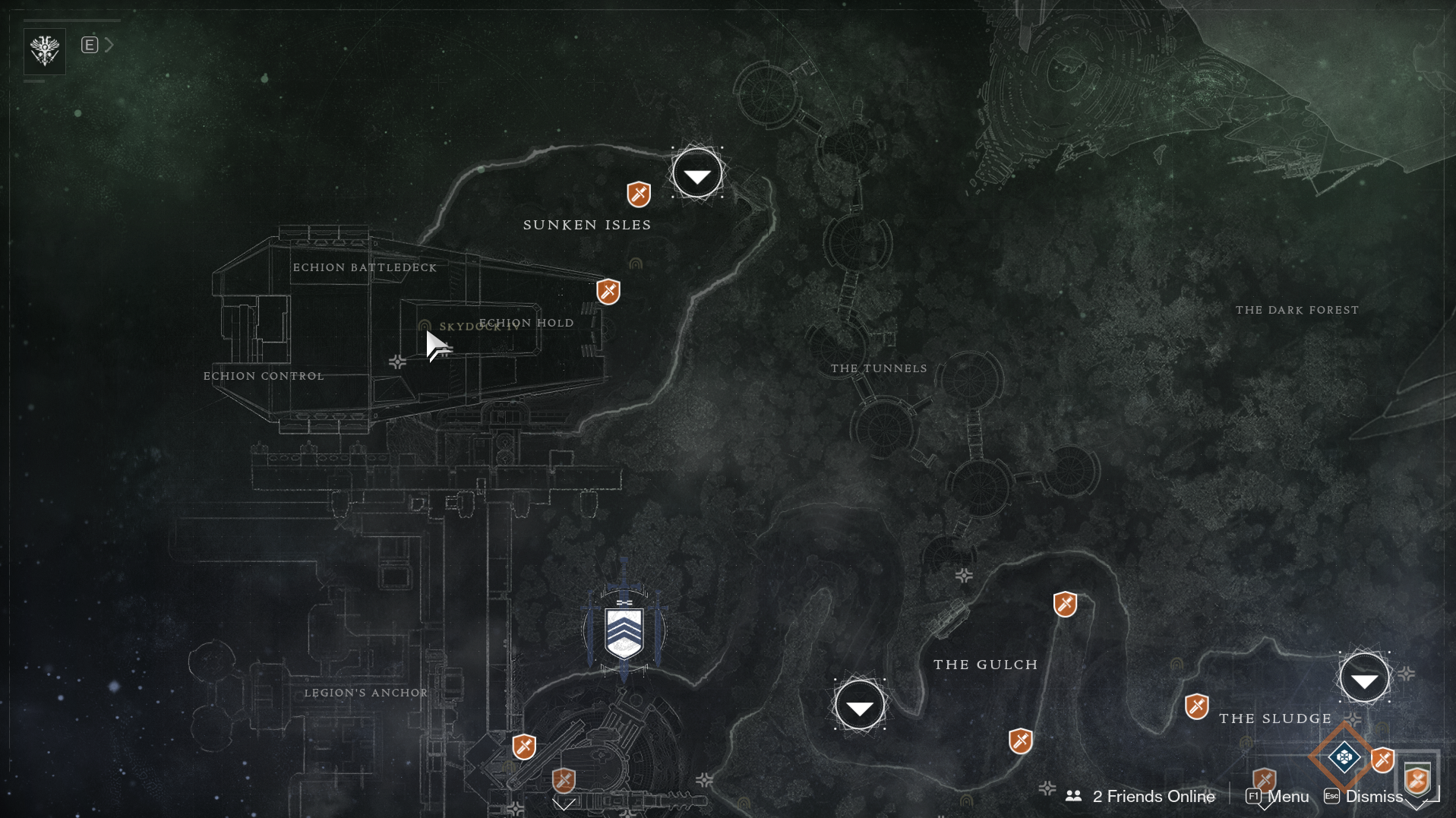Open the blue chevron banner mission marker
Image resolution: width=1456 pixels, height=818 pixels.
[x=624, y=632]
